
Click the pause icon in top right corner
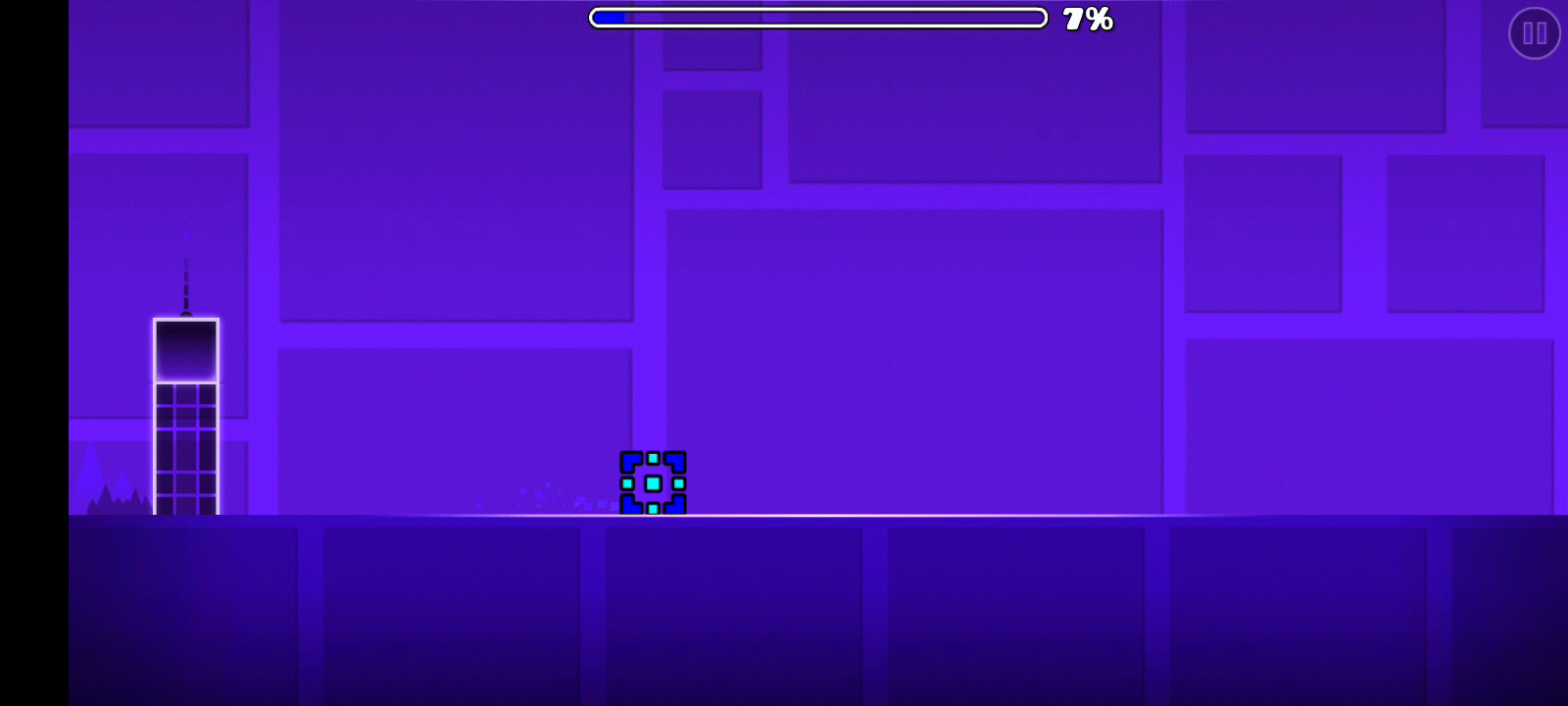[1534, 33]
